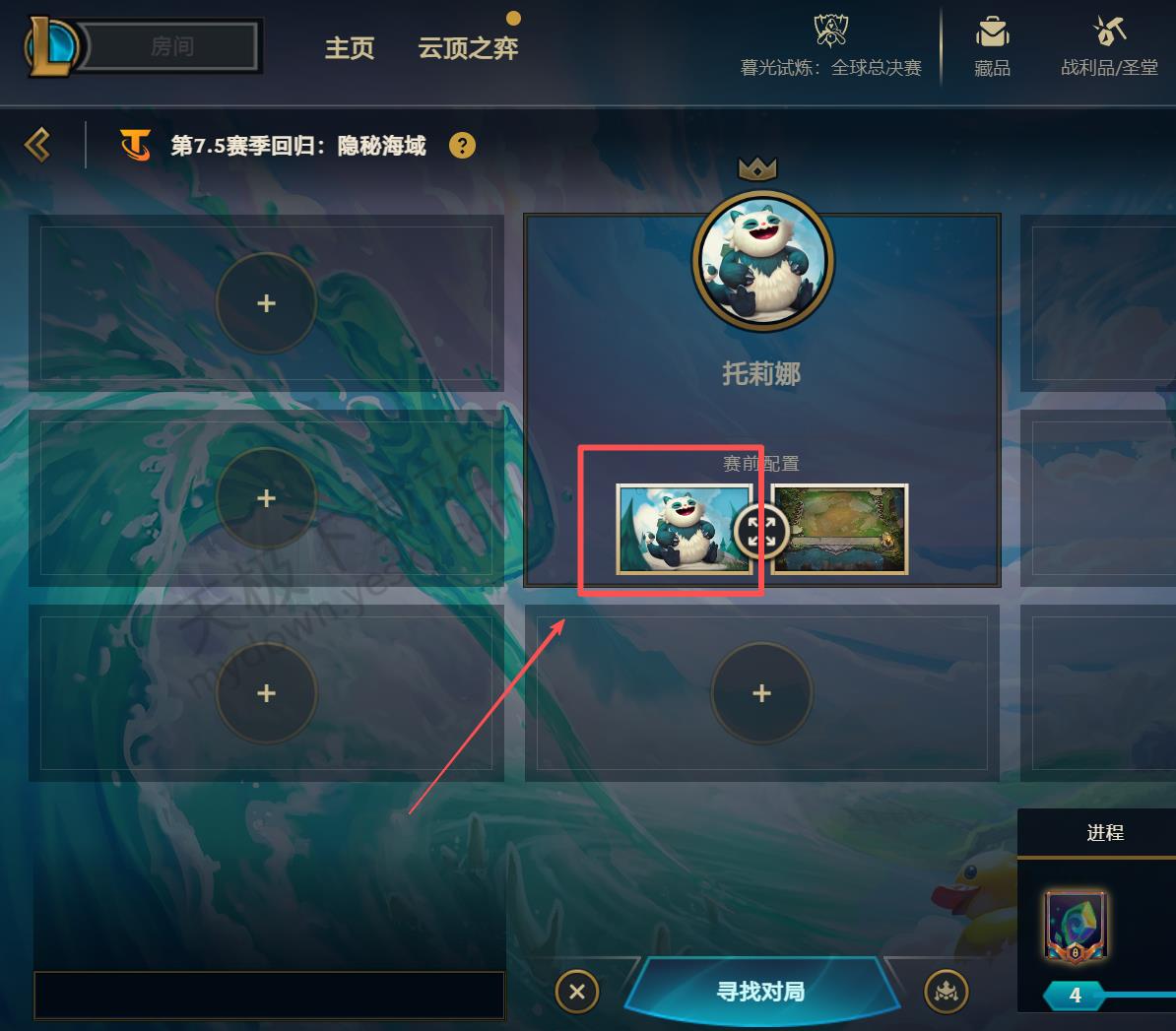Image resolution: width=1176 pixels, height=1031 pixels.
Task: Open 暮光试炼：全球总决赛 event page
Action: [x=831, y=47]
